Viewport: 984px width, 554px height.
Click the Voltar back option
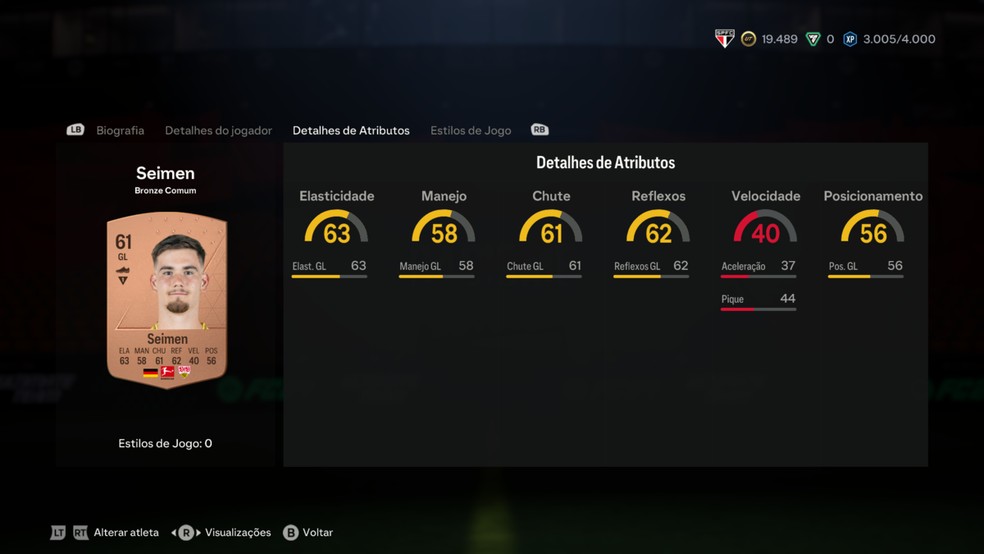coord(317,533)
